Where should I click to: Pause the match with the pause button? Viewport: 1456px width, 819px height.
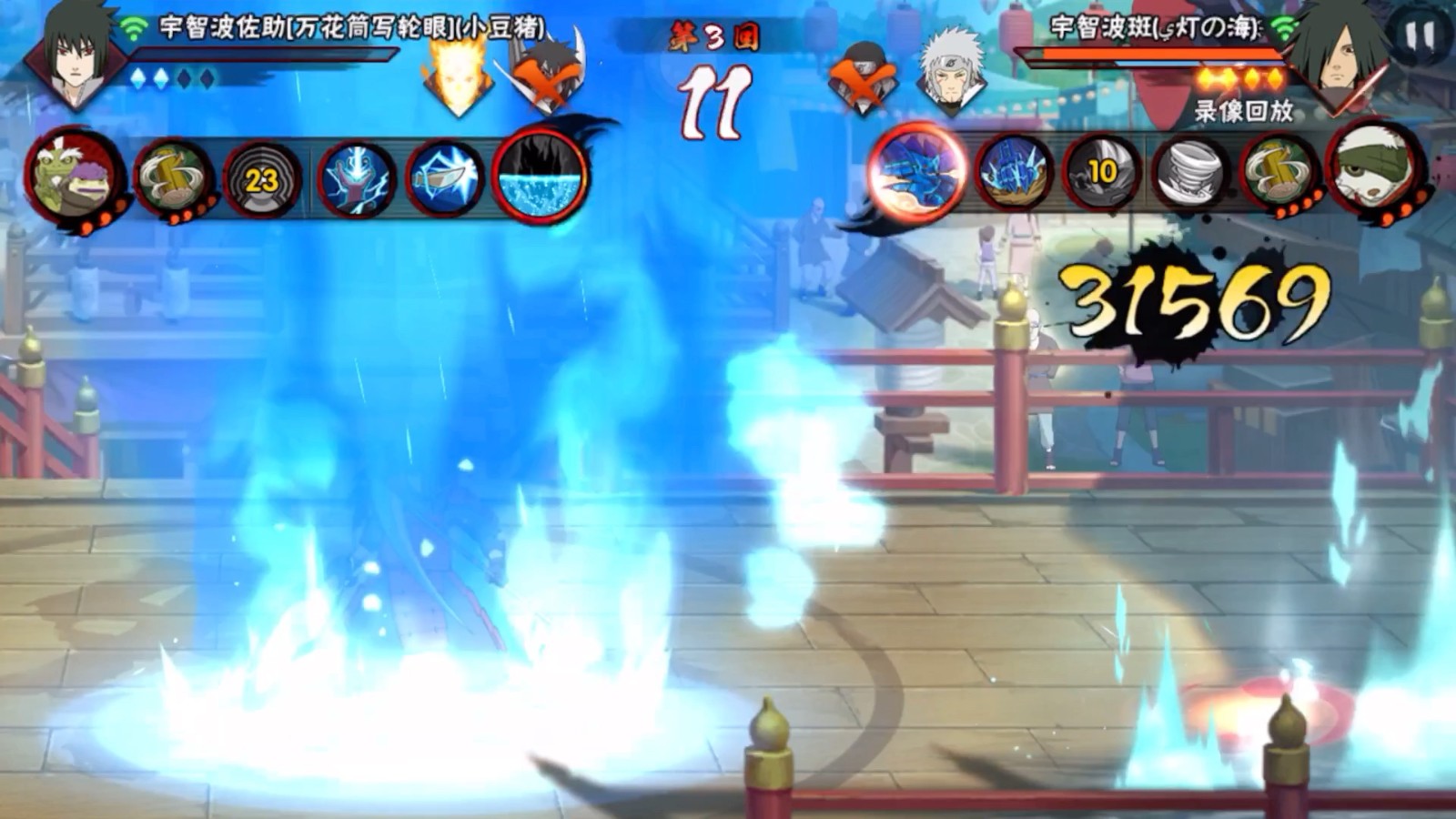coord(1420,36)
